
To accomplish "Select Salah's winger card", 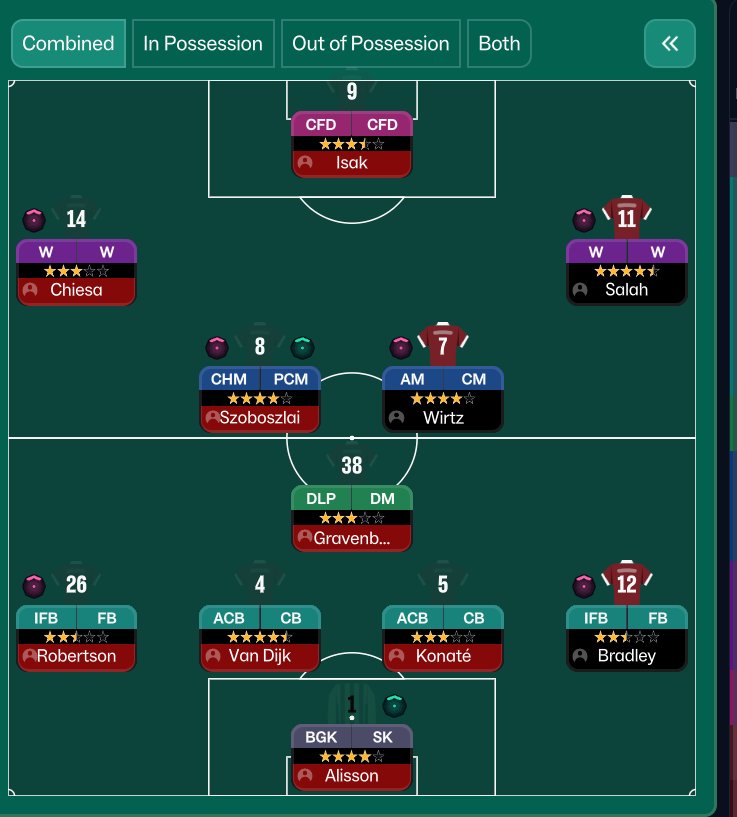I will point(626,272).
